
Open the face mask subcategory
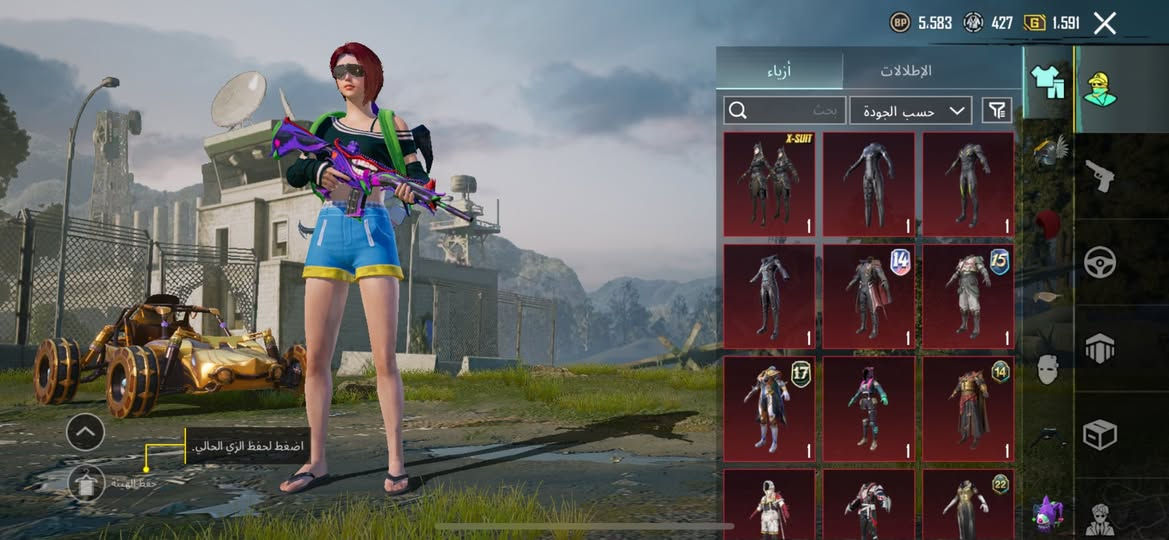pyautogui.click(x=1047, y=369)
